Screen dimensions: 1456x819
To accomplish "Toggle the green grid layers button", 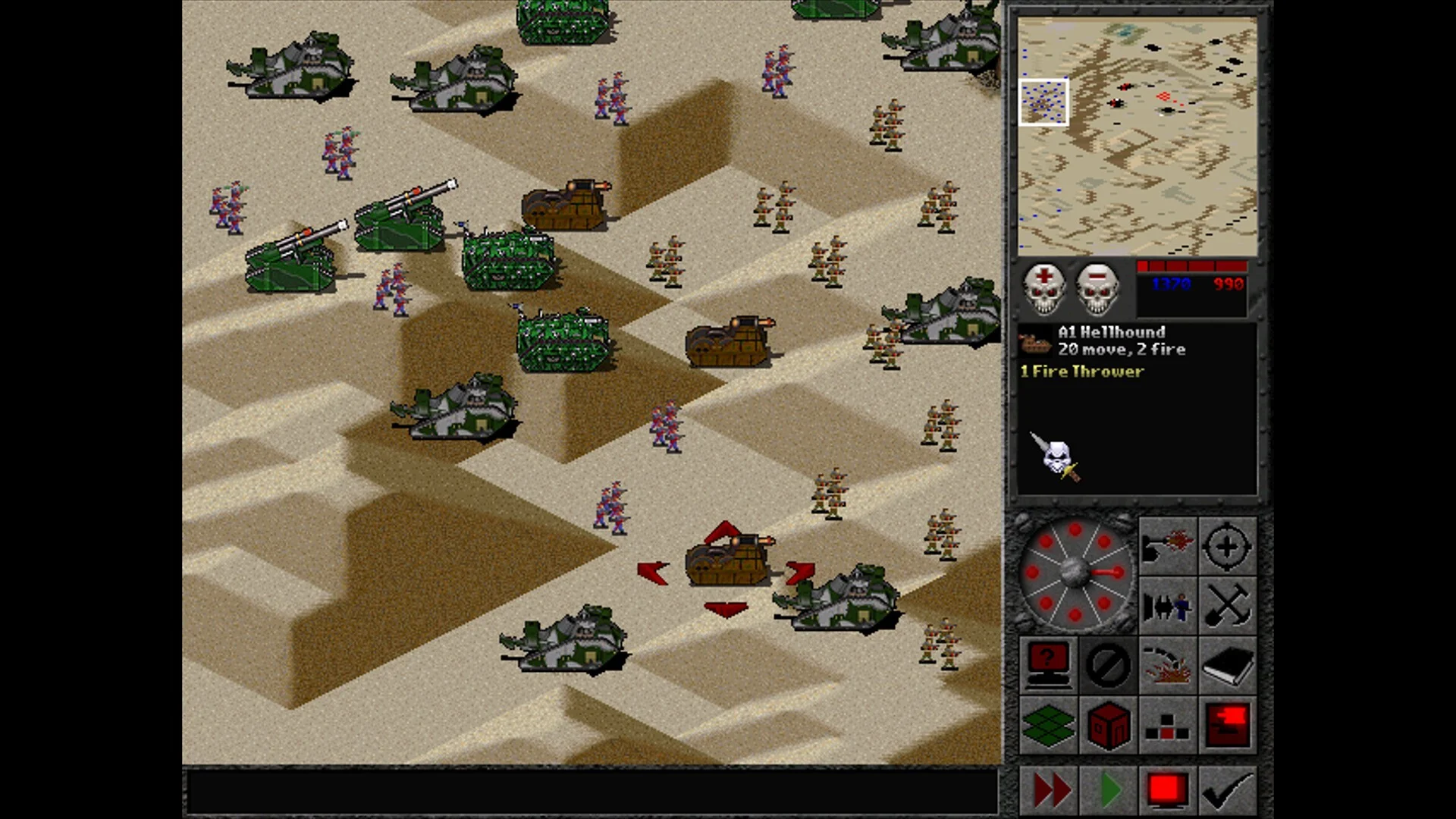I will pyautogui.click(x=1048, y=725).
